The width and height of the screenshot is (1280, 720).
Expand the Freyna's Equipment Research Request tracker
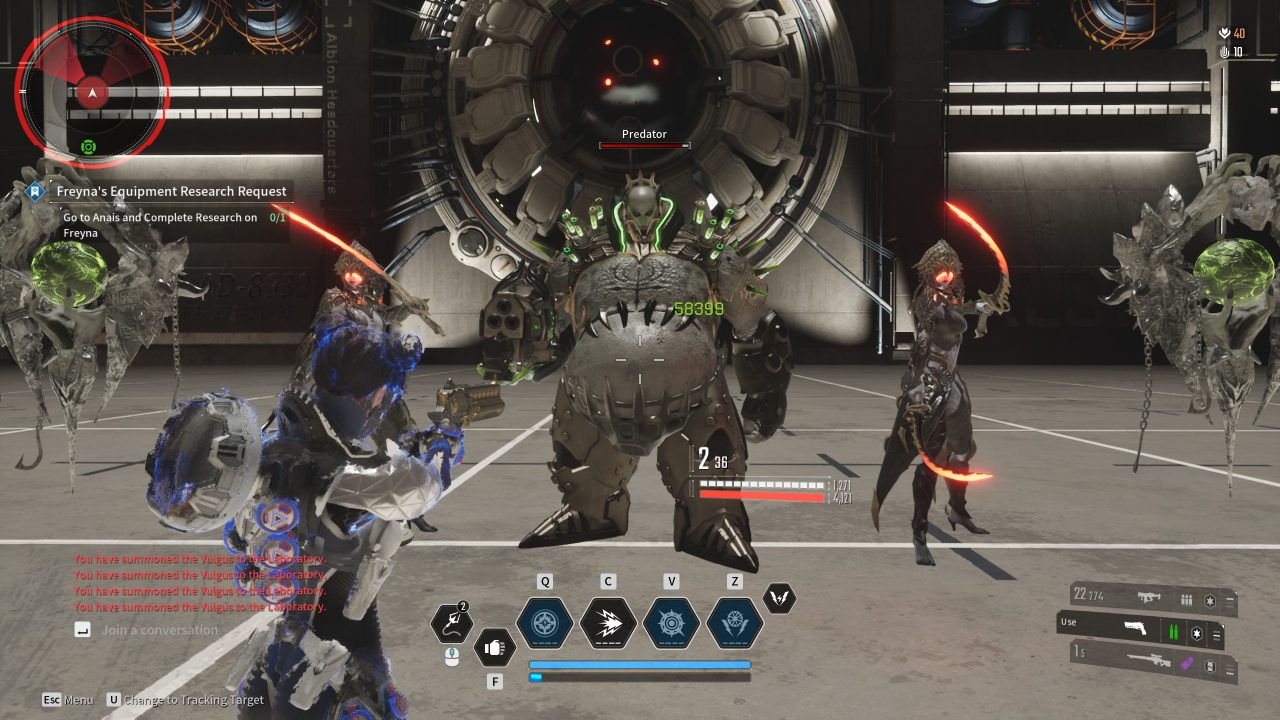tap(171, 191)
